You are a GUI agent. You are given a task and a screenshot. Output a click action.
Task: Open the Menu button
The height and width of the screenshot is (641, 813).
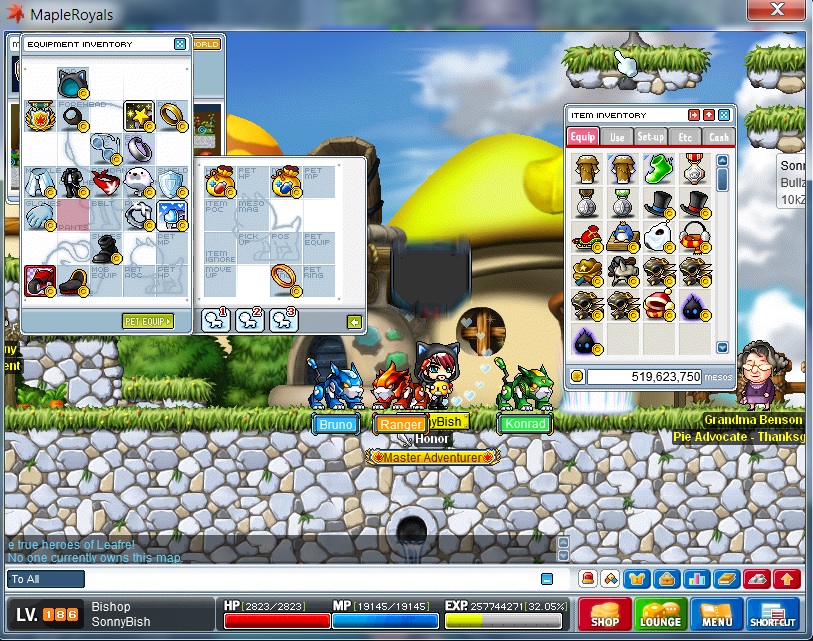pyautogui.click(x=716, y=614)
